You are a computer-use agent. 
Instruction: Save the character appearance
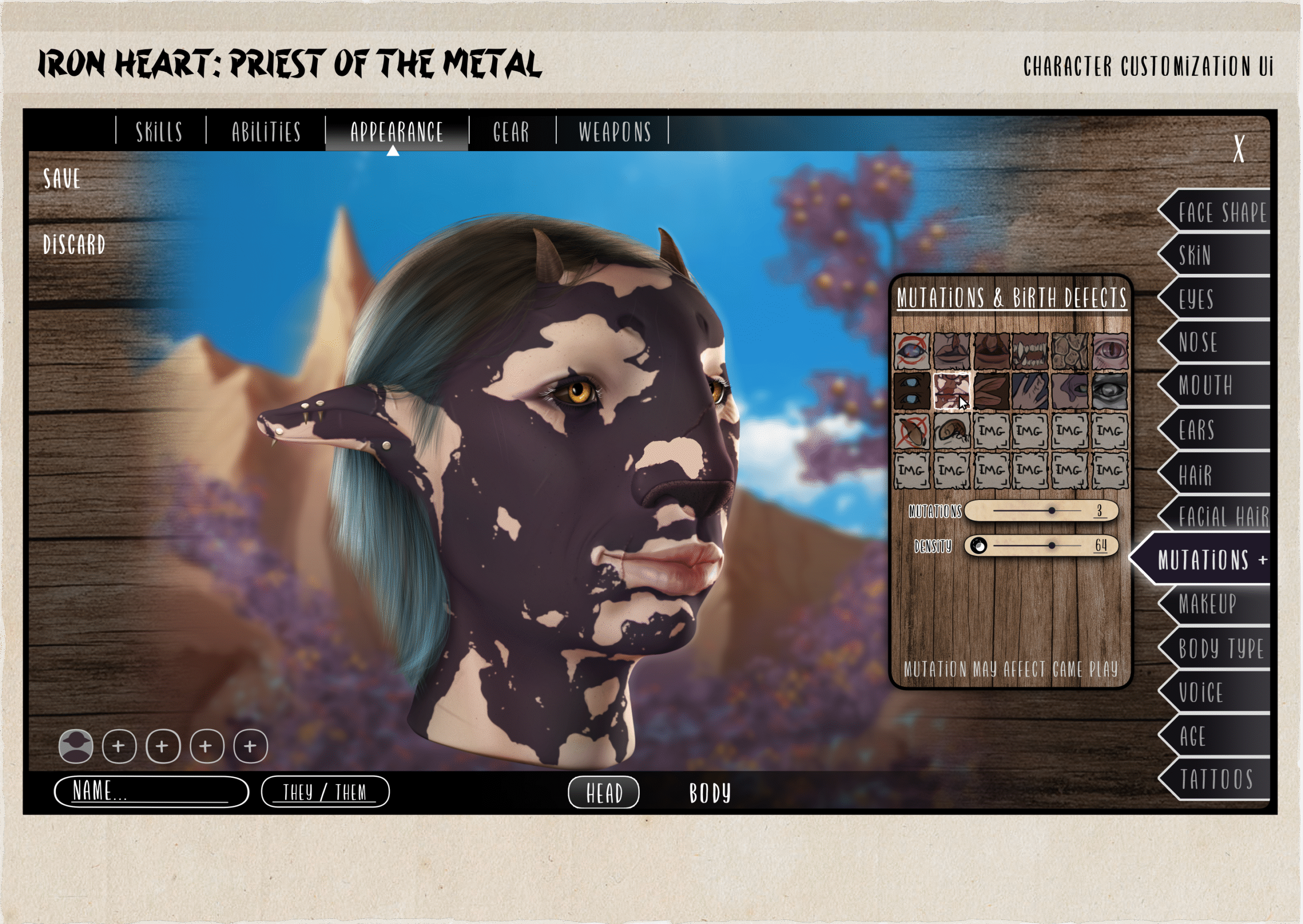pos(62,179)
